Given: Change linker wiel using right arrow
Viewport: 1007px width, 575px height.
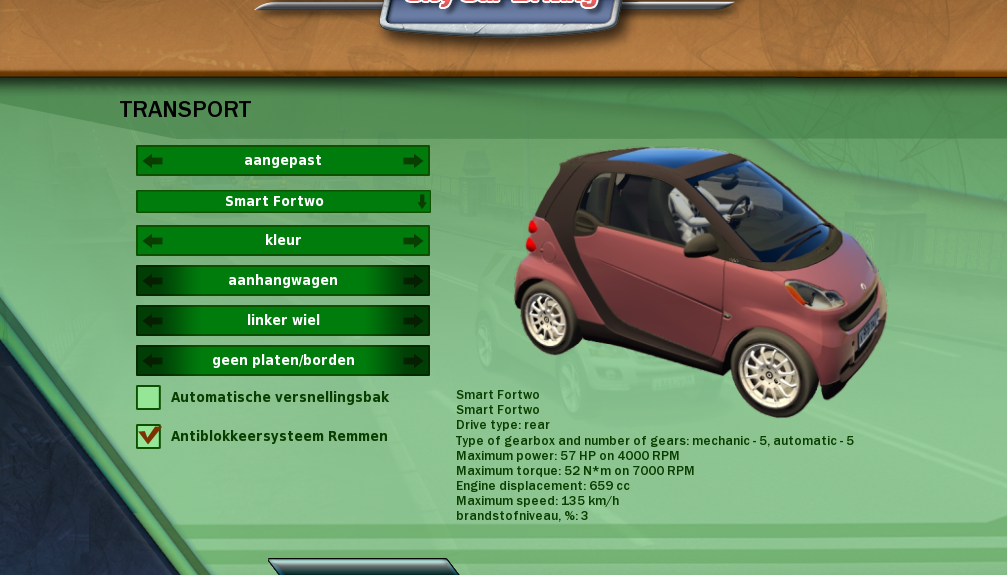Looking at the screenshot, I should tap(412, 321).
